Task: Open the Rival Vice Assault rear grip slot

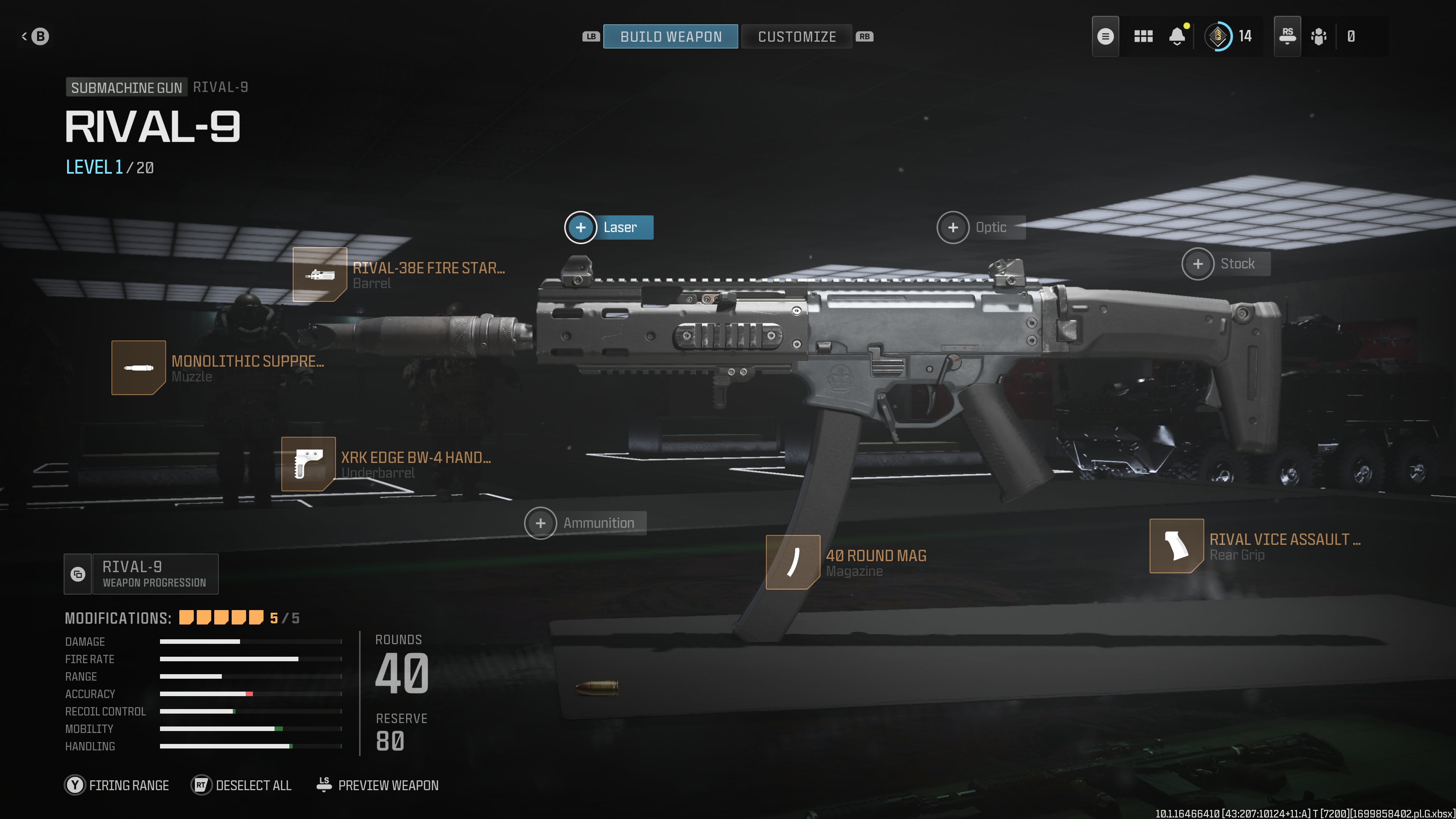Action: (x=1176, y=546)
